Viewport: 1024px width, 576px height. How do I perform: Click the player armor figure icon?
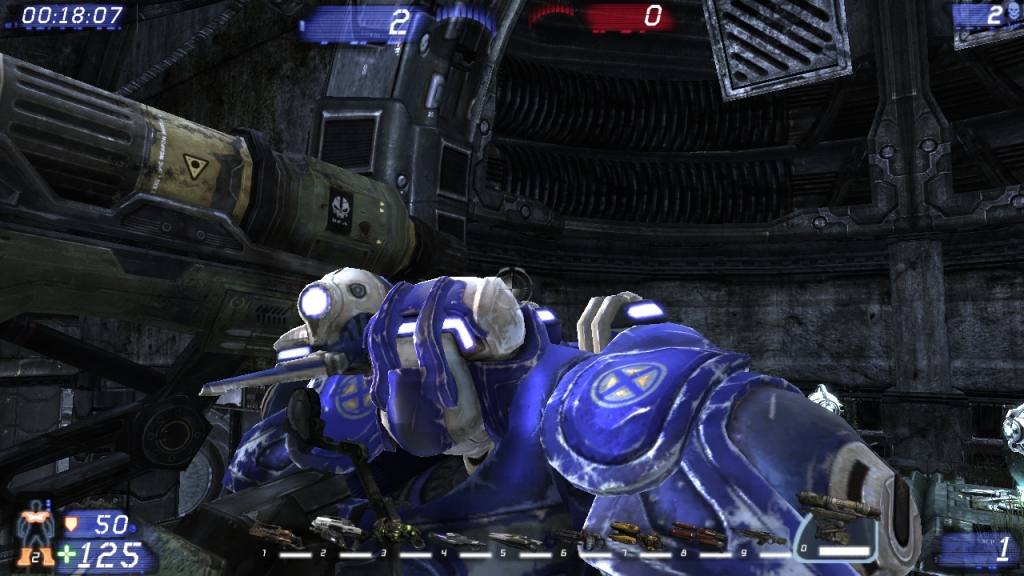(x=36, y=533)
